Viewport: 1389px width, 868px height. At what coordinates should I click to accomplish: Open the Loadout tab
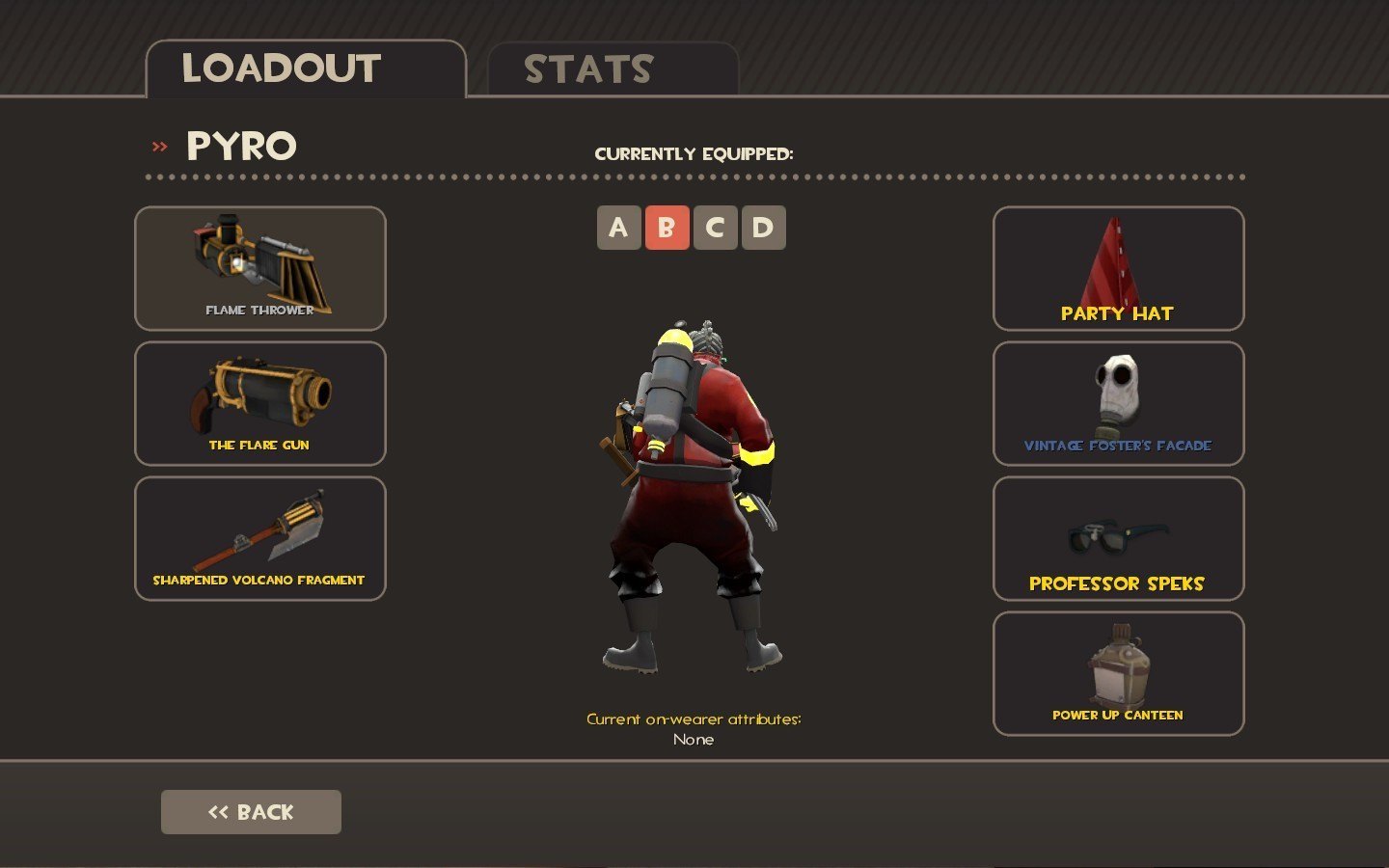coord(306,69)
